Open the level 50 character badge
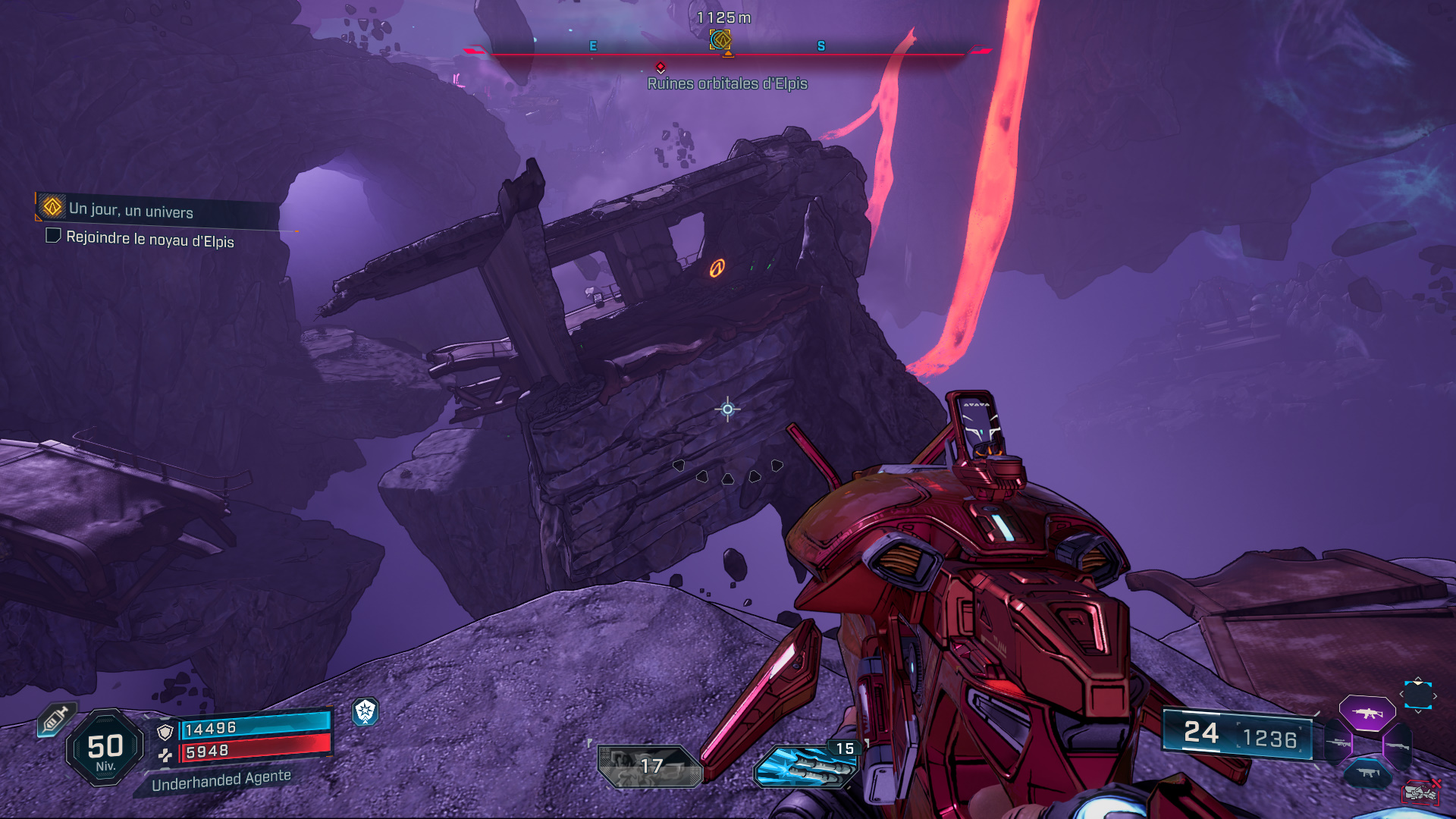 (105, 748)
